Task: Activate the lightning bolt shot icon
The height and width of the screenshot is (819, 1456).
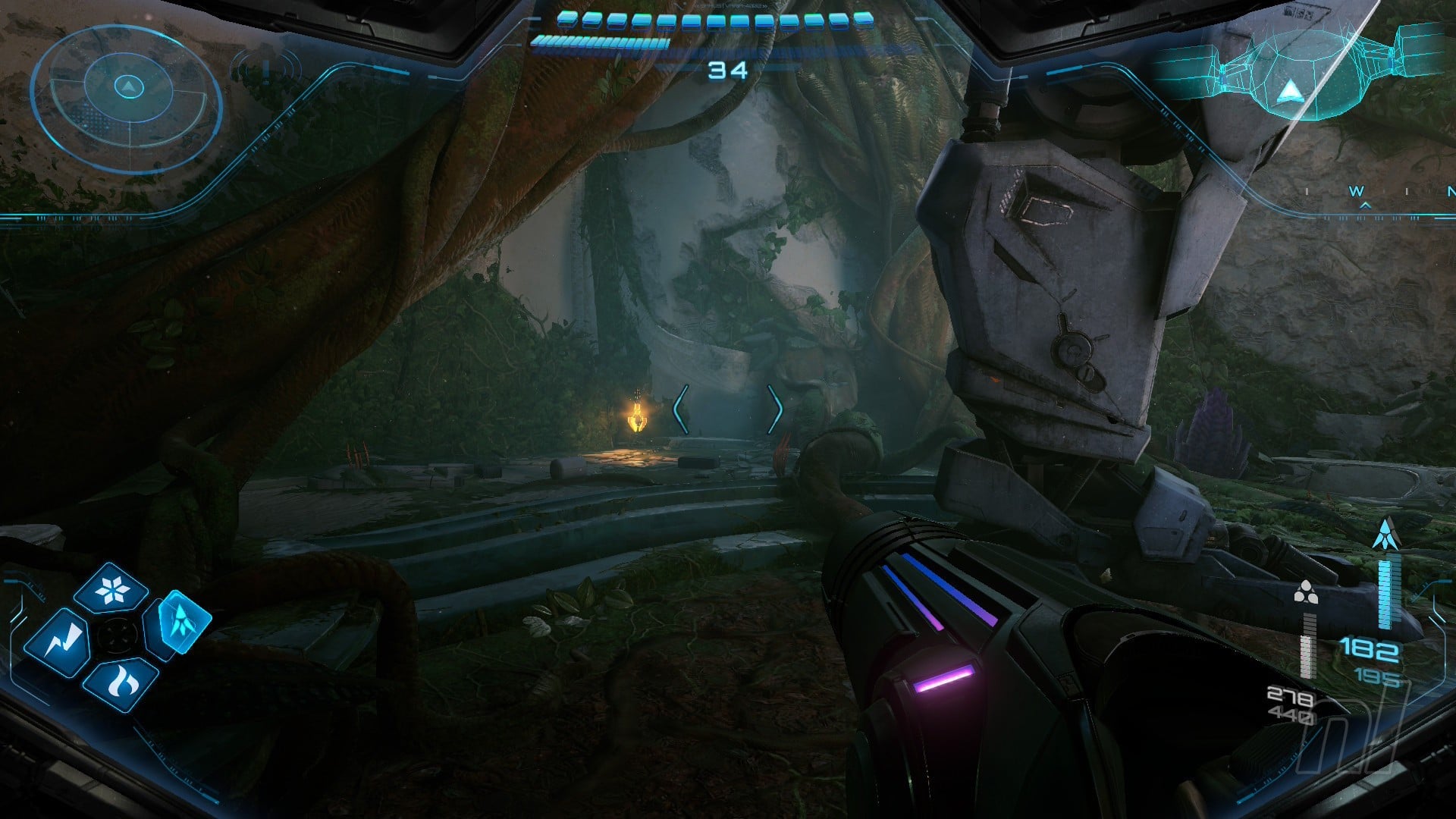Action: [58, 643]
